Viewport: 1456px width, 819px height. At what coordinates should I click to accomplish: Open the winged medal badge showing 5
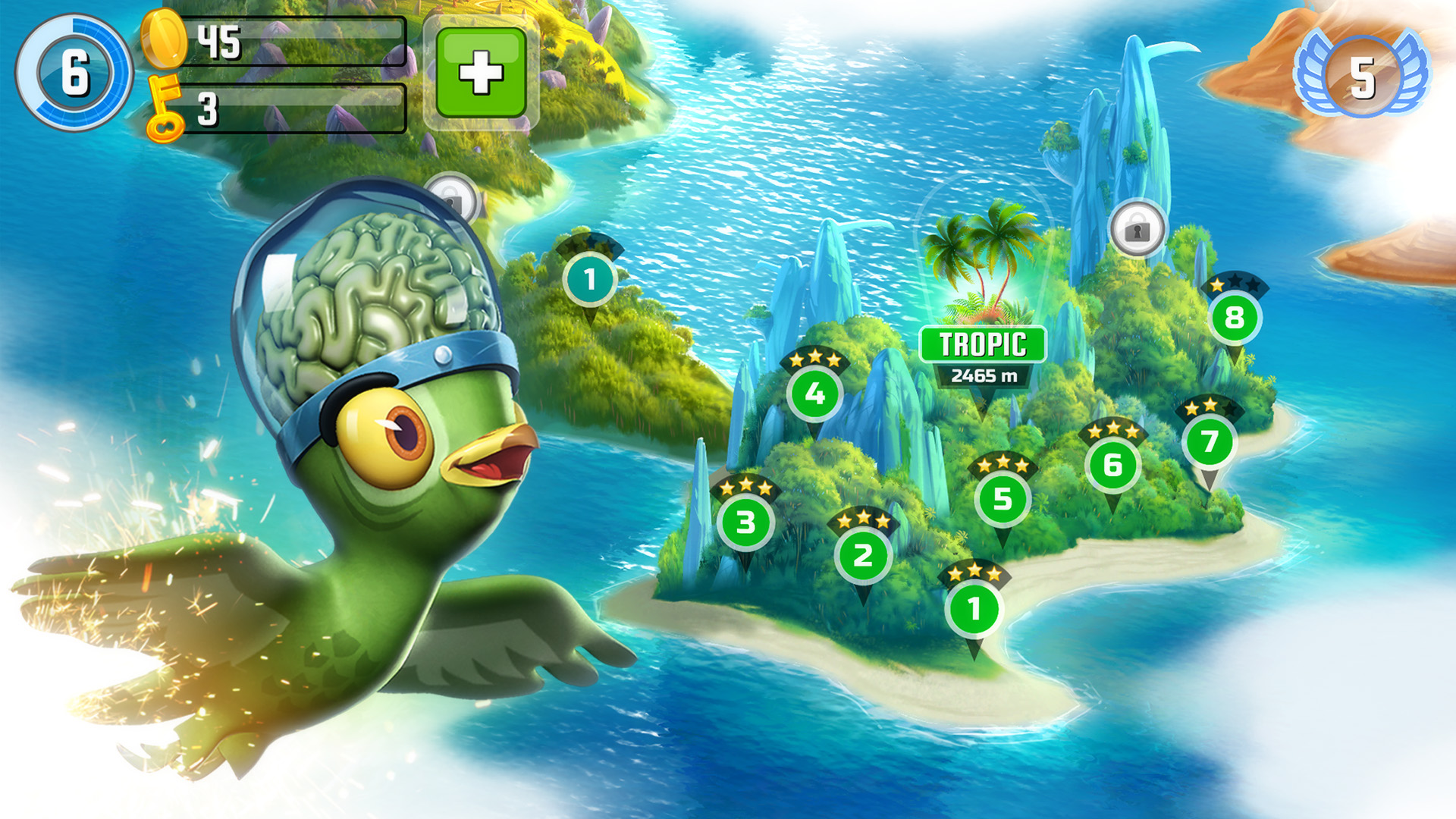pyautogui.click(x=1362, y=76)
